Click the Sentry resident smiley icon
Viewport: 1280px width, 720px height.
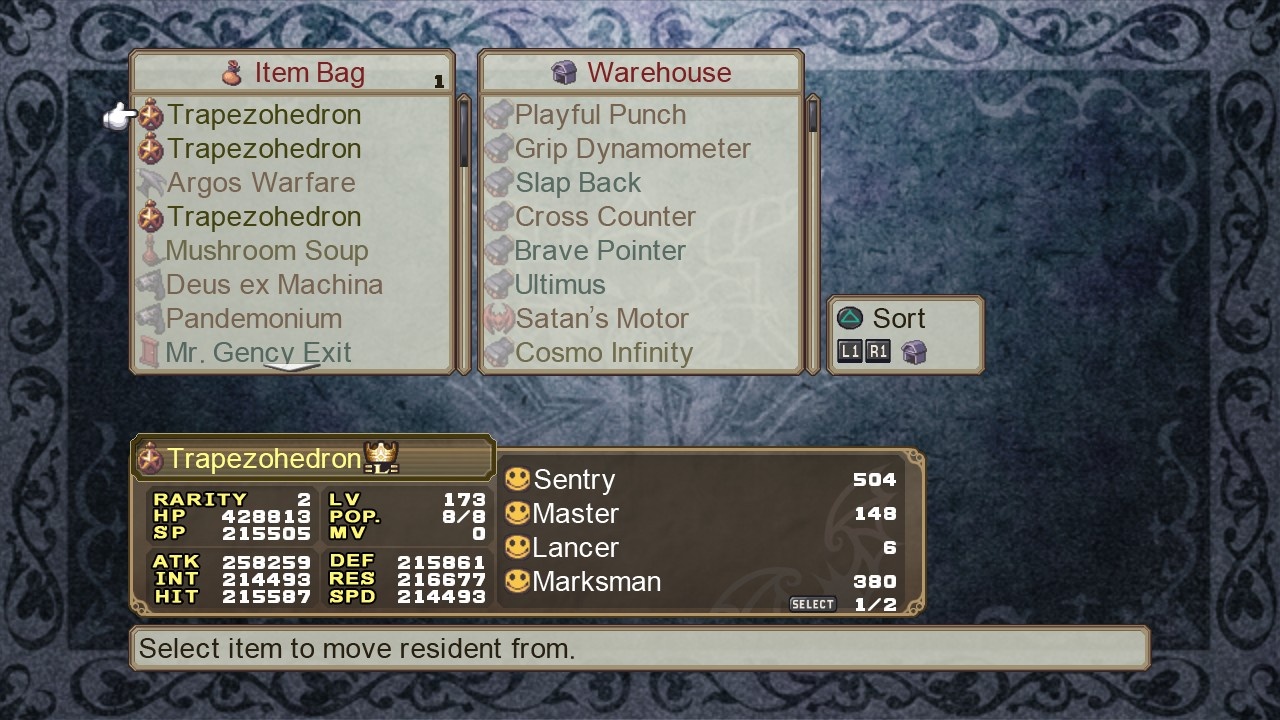[x=518, y=479]
